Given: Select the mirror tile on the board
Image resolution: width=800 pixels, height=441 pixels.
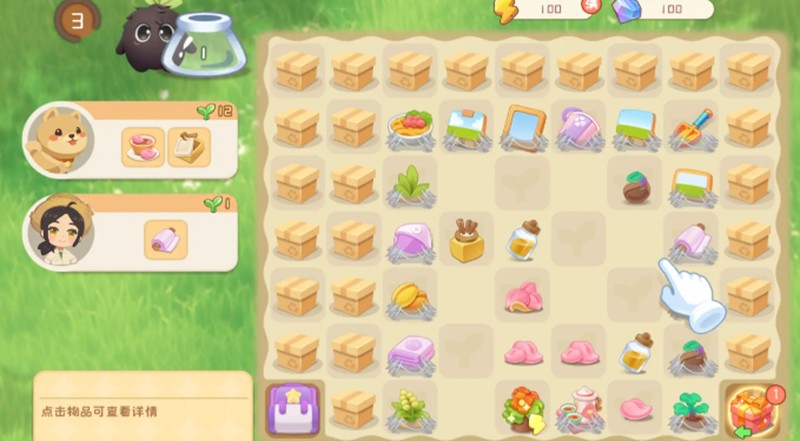Looking at the screenshot, I should pyautogui.click(x=523, y=127).
